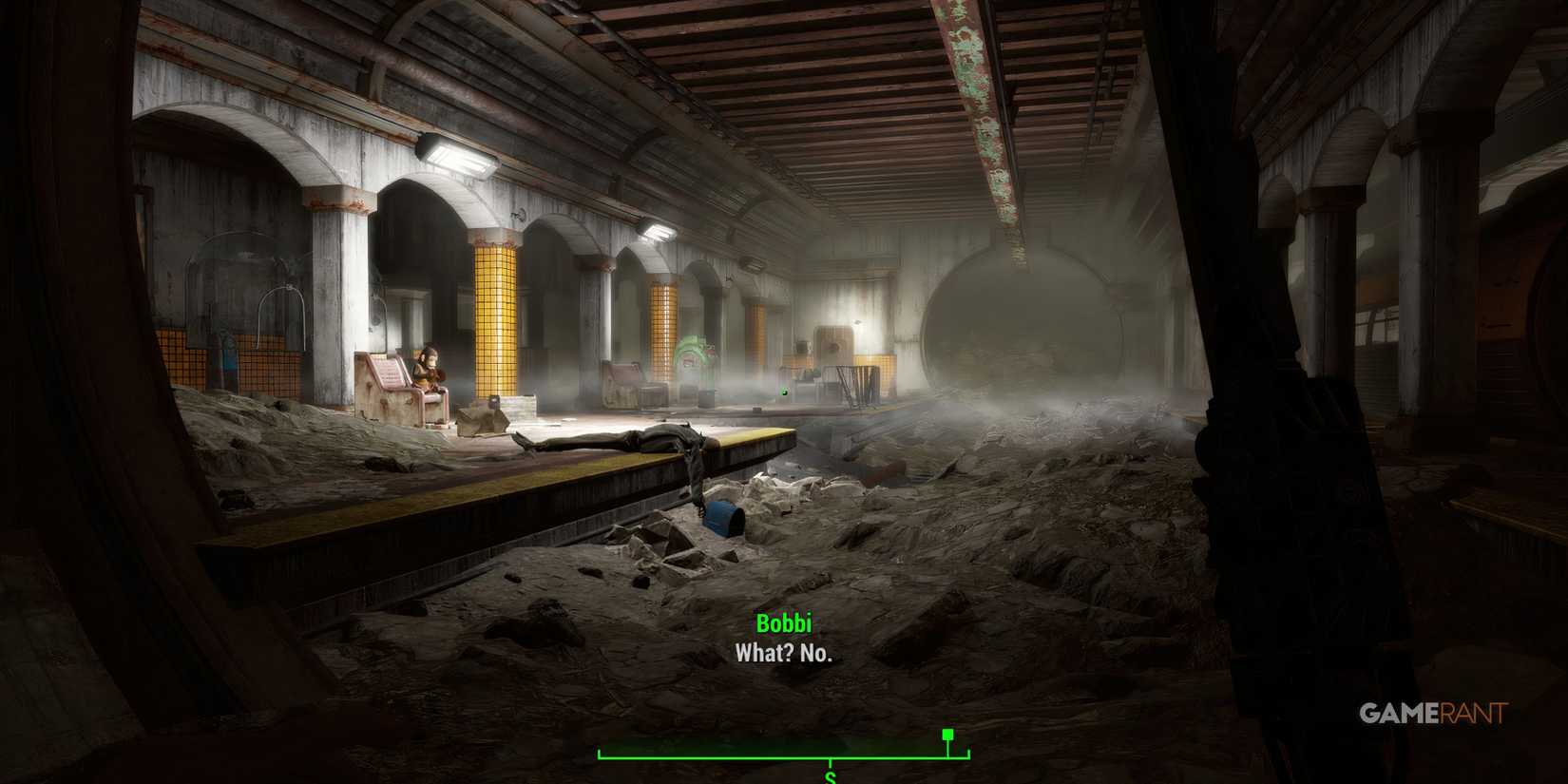The width and height of the screenshot is (1568, 784).
Task: Select the glowing green object near the platform
Action: point(786,390)
